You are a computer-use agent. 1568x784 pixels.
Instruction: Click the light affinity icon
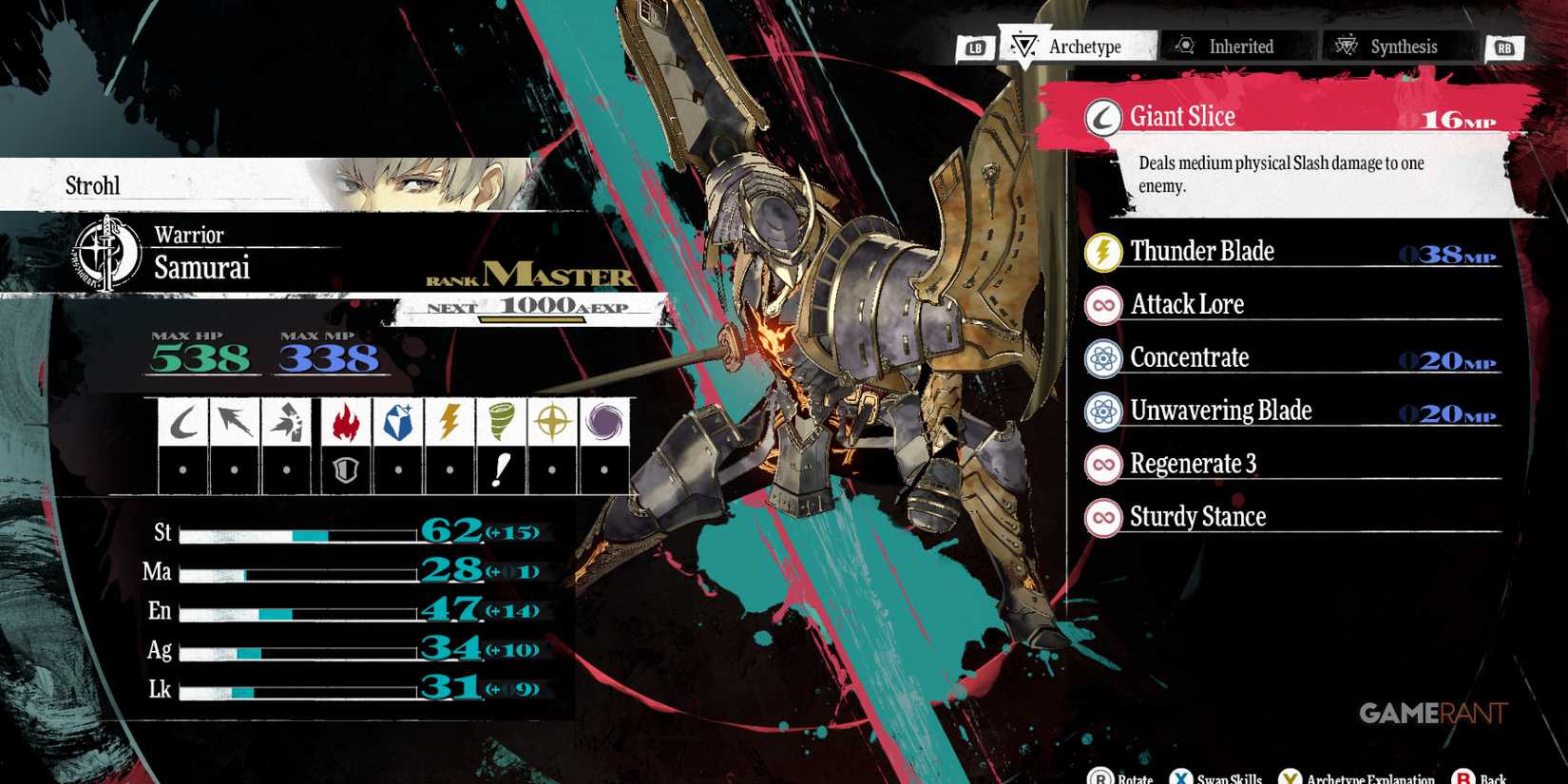tap(551, 421)
